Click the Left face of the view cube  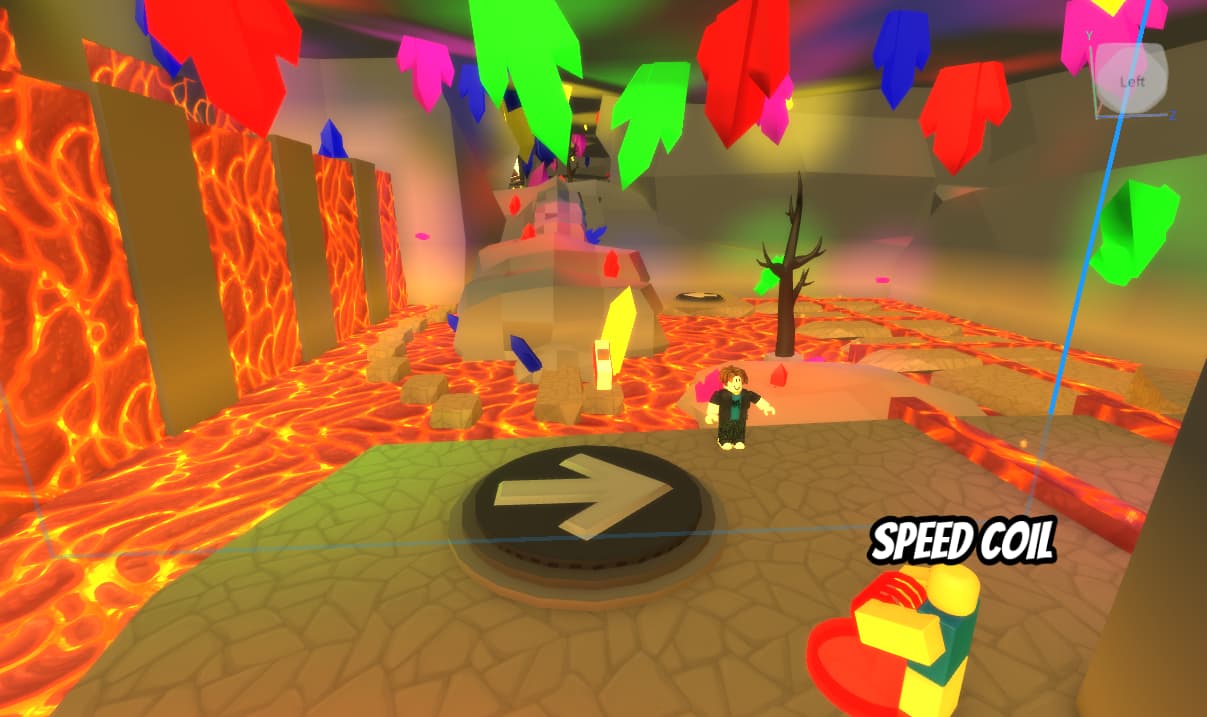coord(1131,80)
